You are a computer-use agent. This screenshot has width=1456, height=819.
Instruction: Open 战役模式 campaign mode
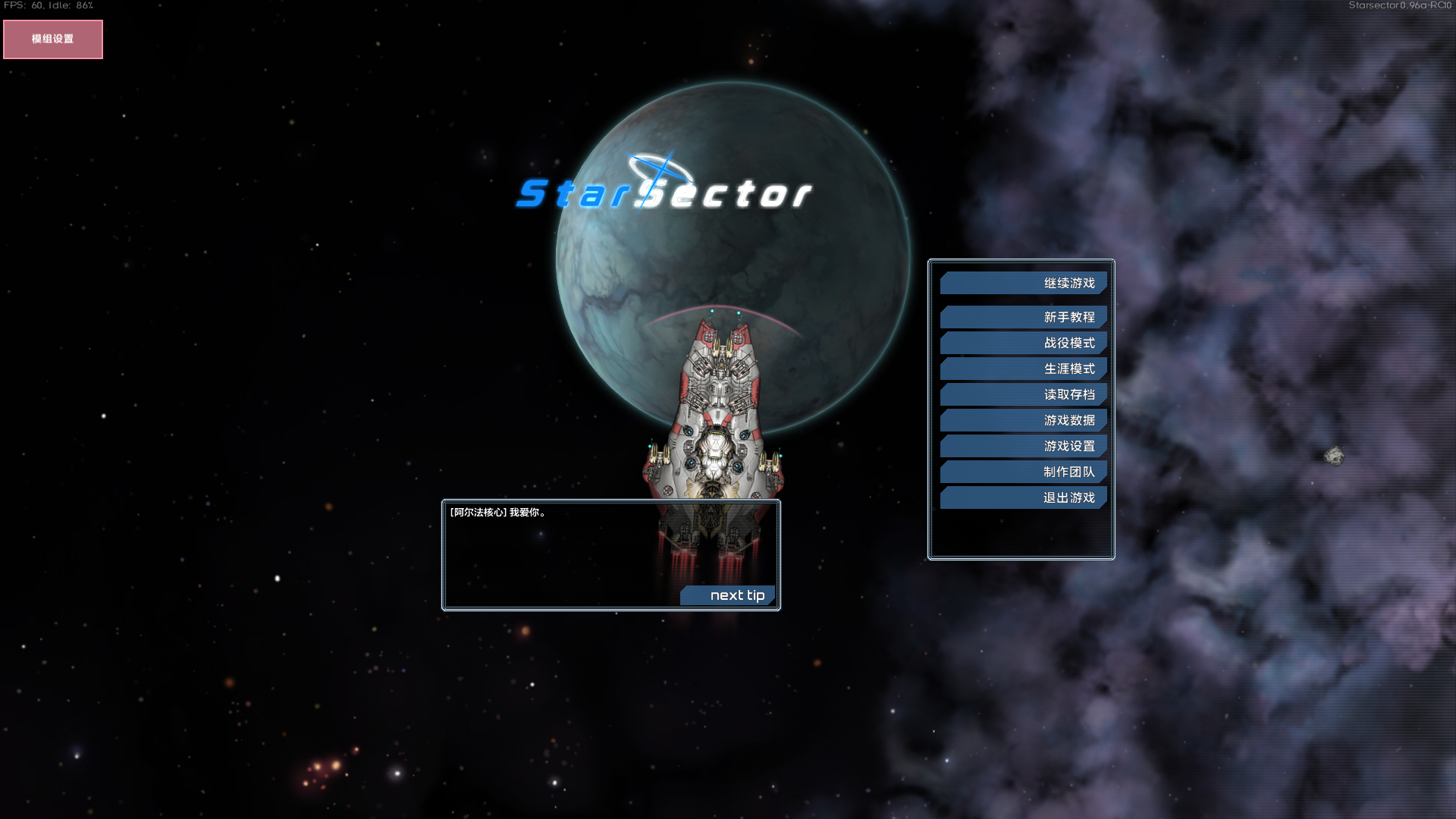(1023, 342)
